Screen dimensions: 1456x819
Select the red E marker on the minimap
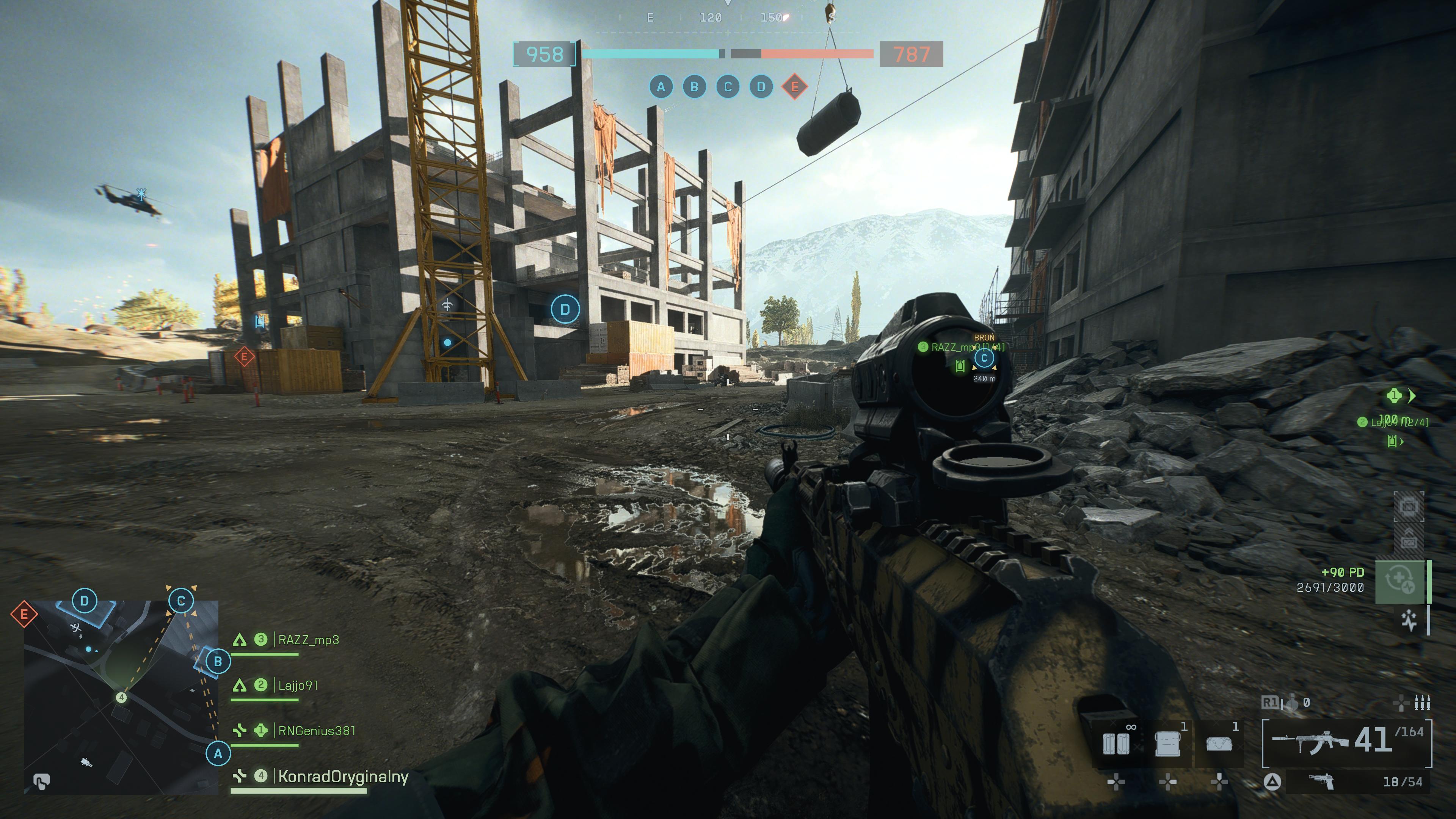(x=24, y=614)
